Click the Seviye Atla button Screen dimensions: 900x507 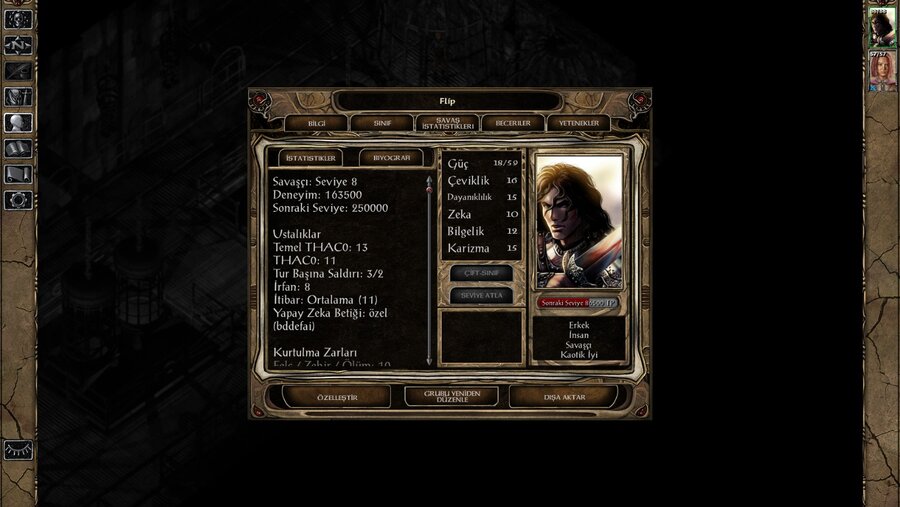pyautogui.click(x=481, y=296)
